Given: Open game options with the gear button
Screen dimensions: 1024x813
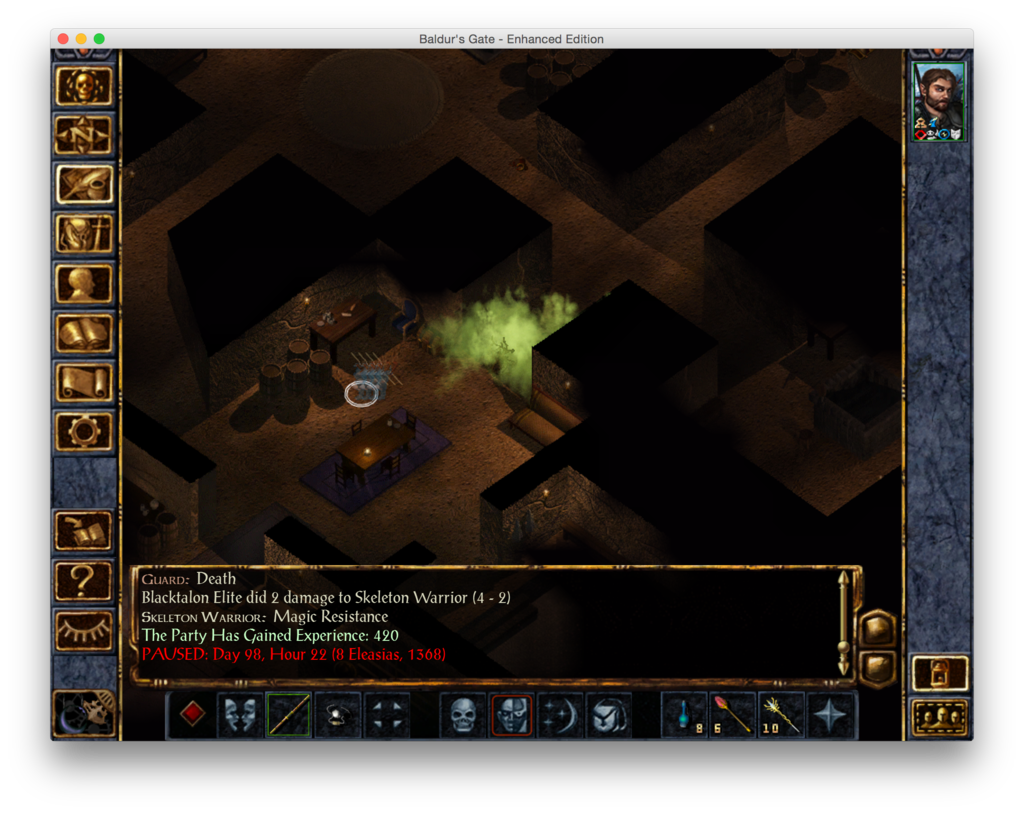Looking at the screenshot, I should (x=84, y=431).
